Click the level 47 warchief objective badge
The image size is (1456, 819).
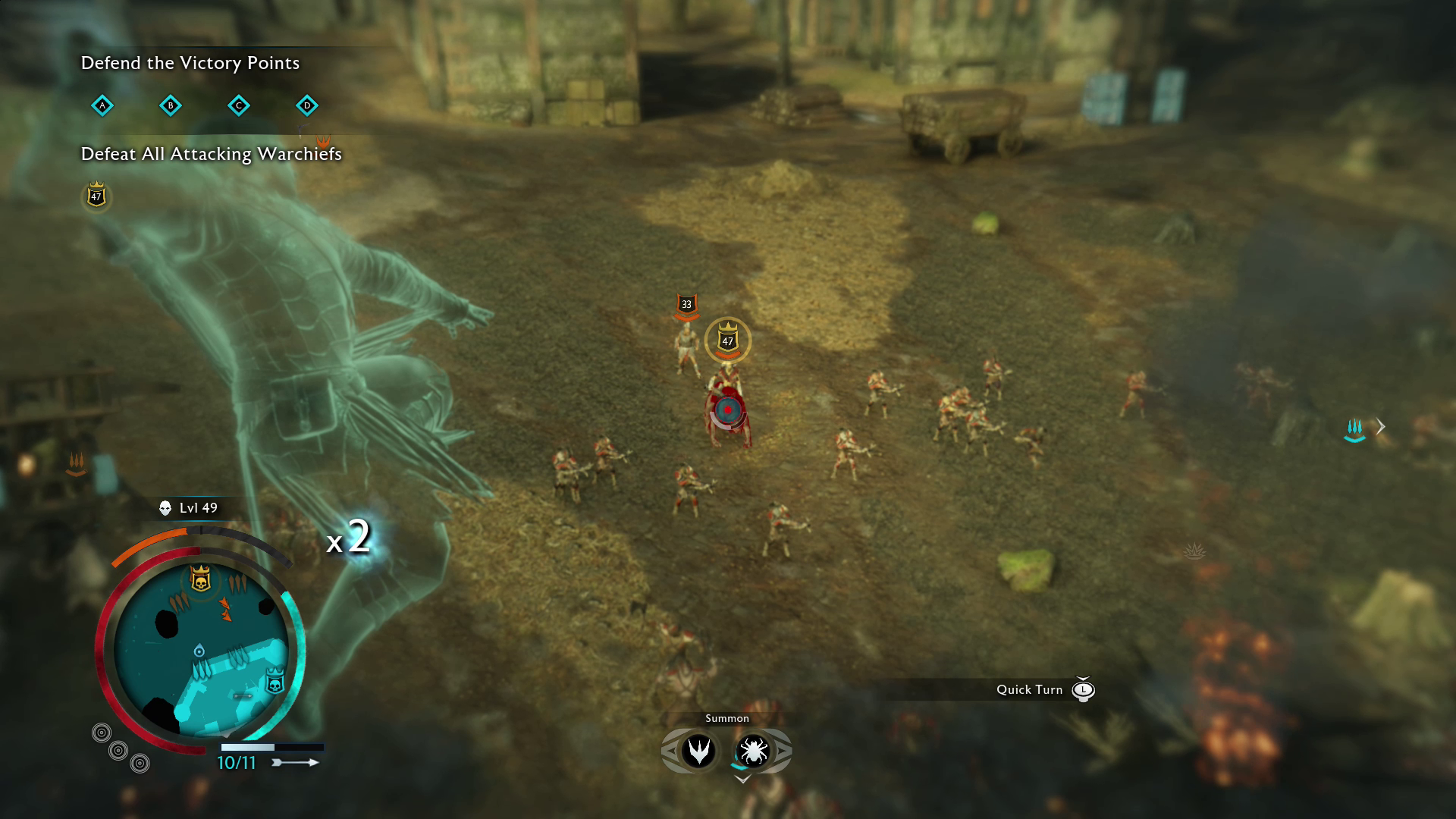pos(96,196)
